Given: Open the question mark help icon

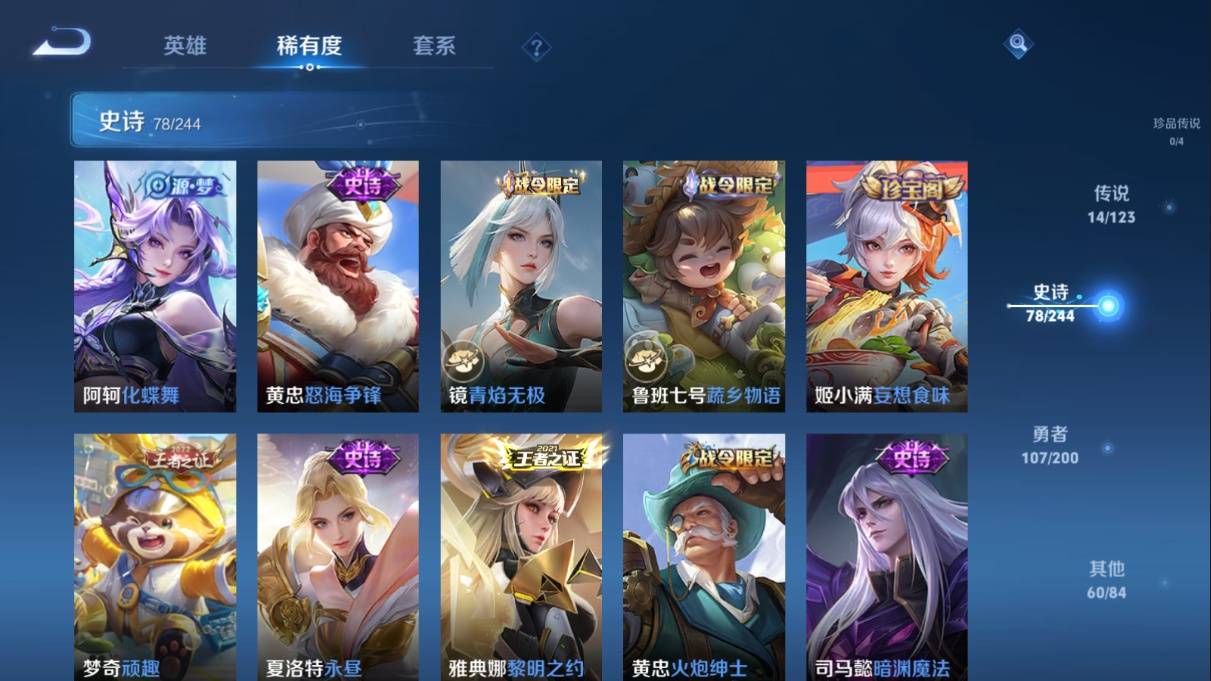Looking at the screenshot, I should [x=536, y=47].
